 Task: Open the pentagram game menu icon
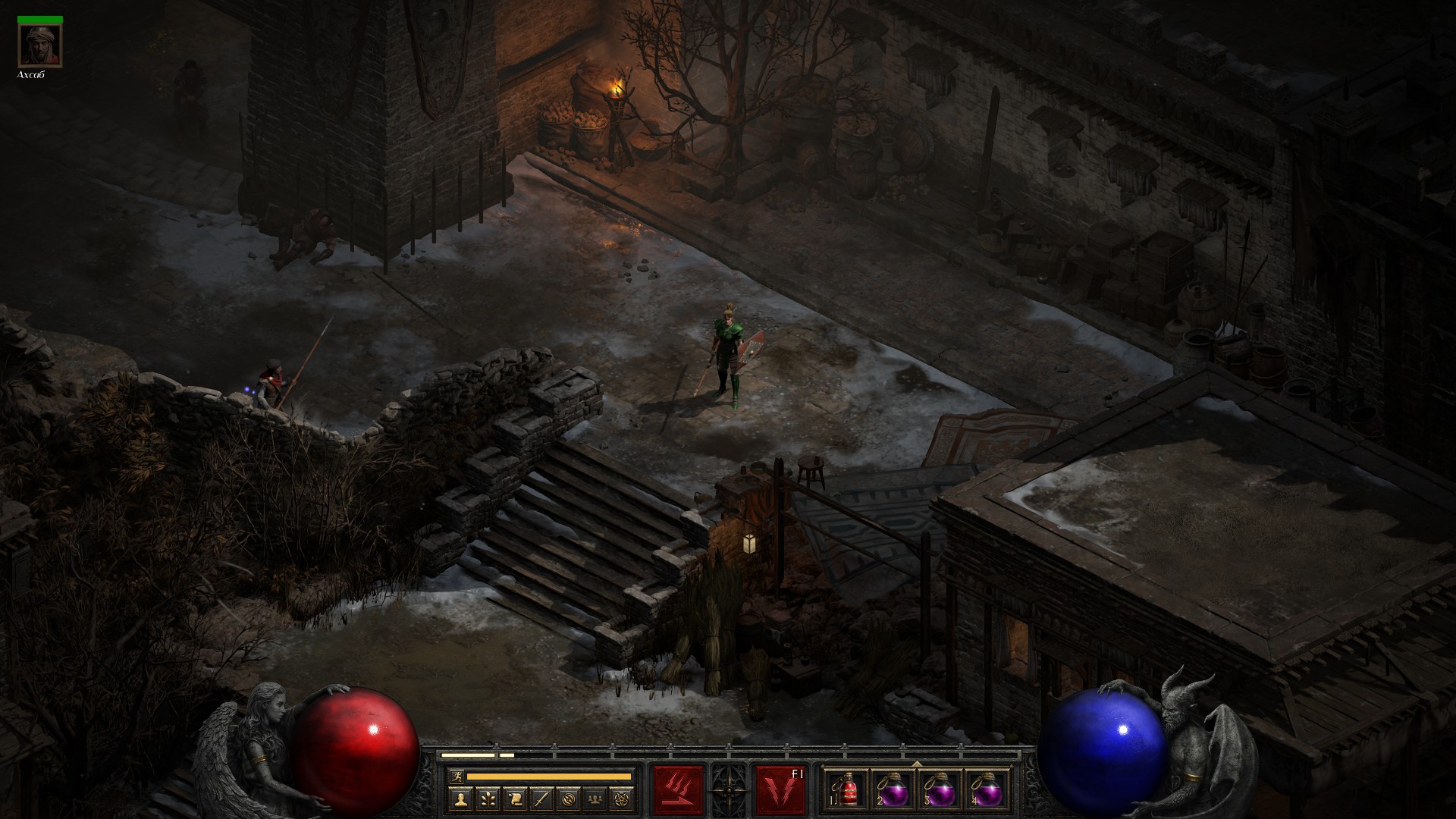(624, 799)
